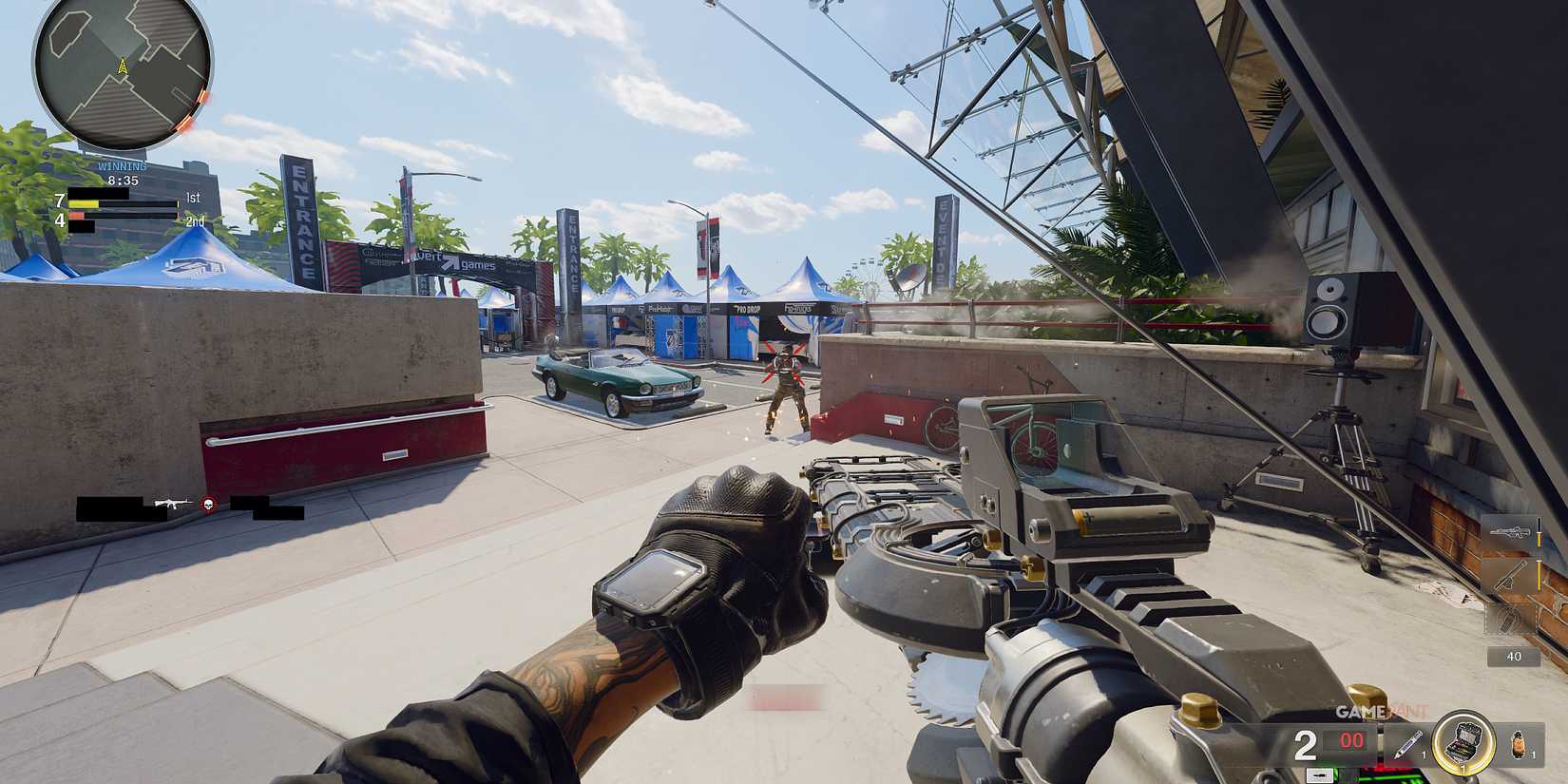Select the 2nd place team score row
This screenshot has height=784, width=1568.
pyautogui.click(x=124, y=220)
